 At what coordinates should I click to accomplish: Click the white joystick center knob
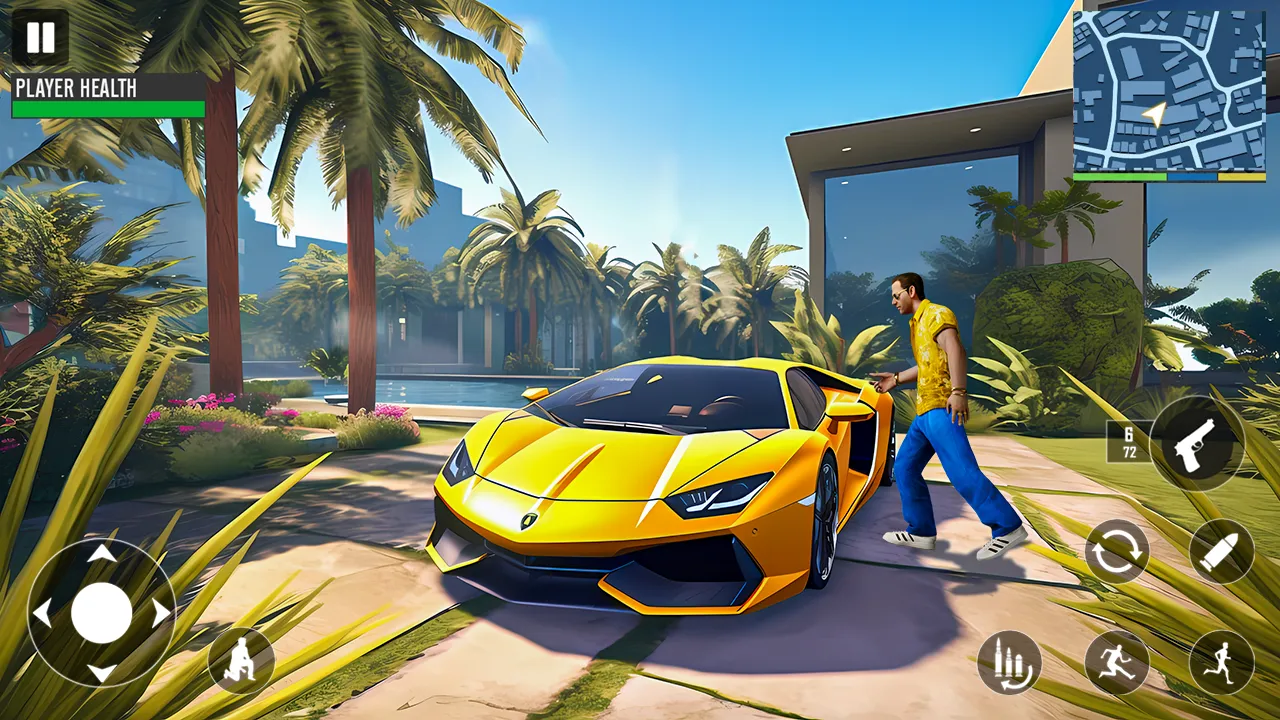click(101, 613)
